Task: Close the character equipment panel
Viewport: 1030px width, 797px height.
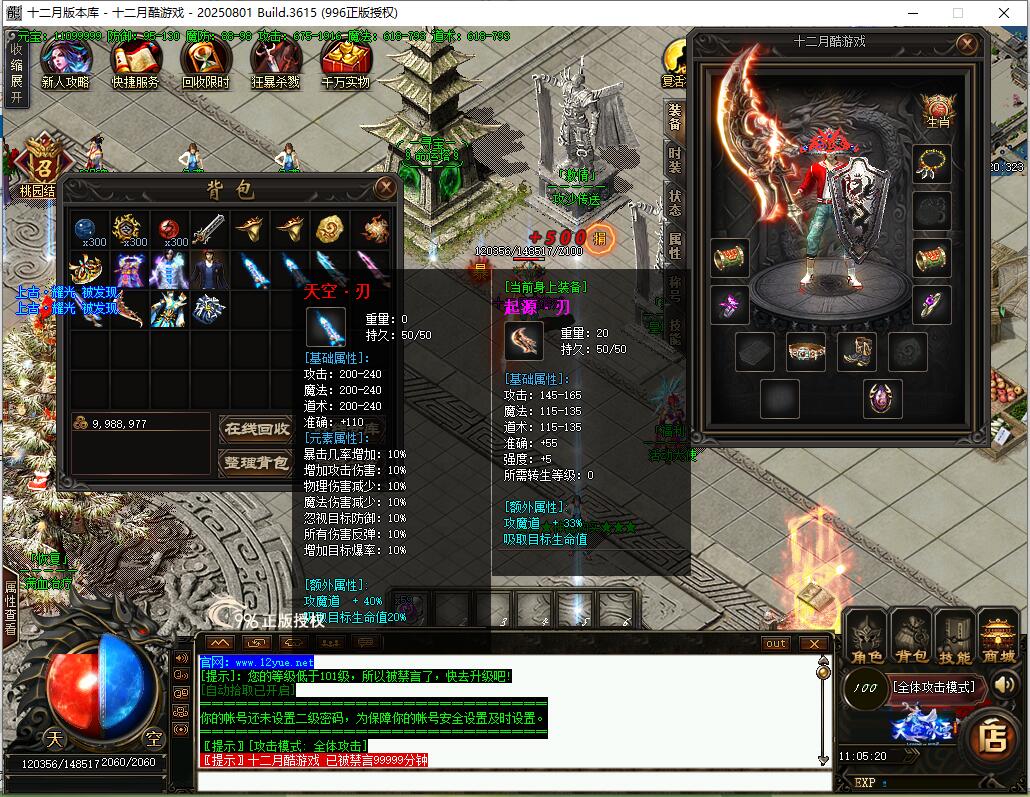Action: pos(966,44)
